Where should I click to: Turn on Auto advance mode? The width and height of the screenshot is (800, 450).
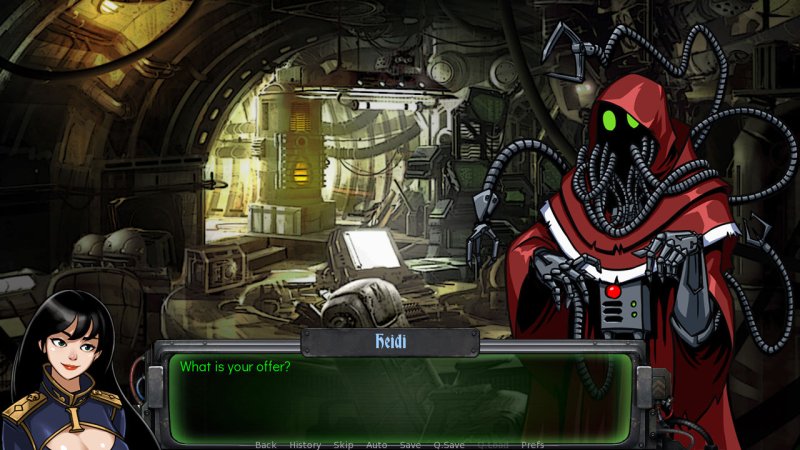click(x=376, y=444)
